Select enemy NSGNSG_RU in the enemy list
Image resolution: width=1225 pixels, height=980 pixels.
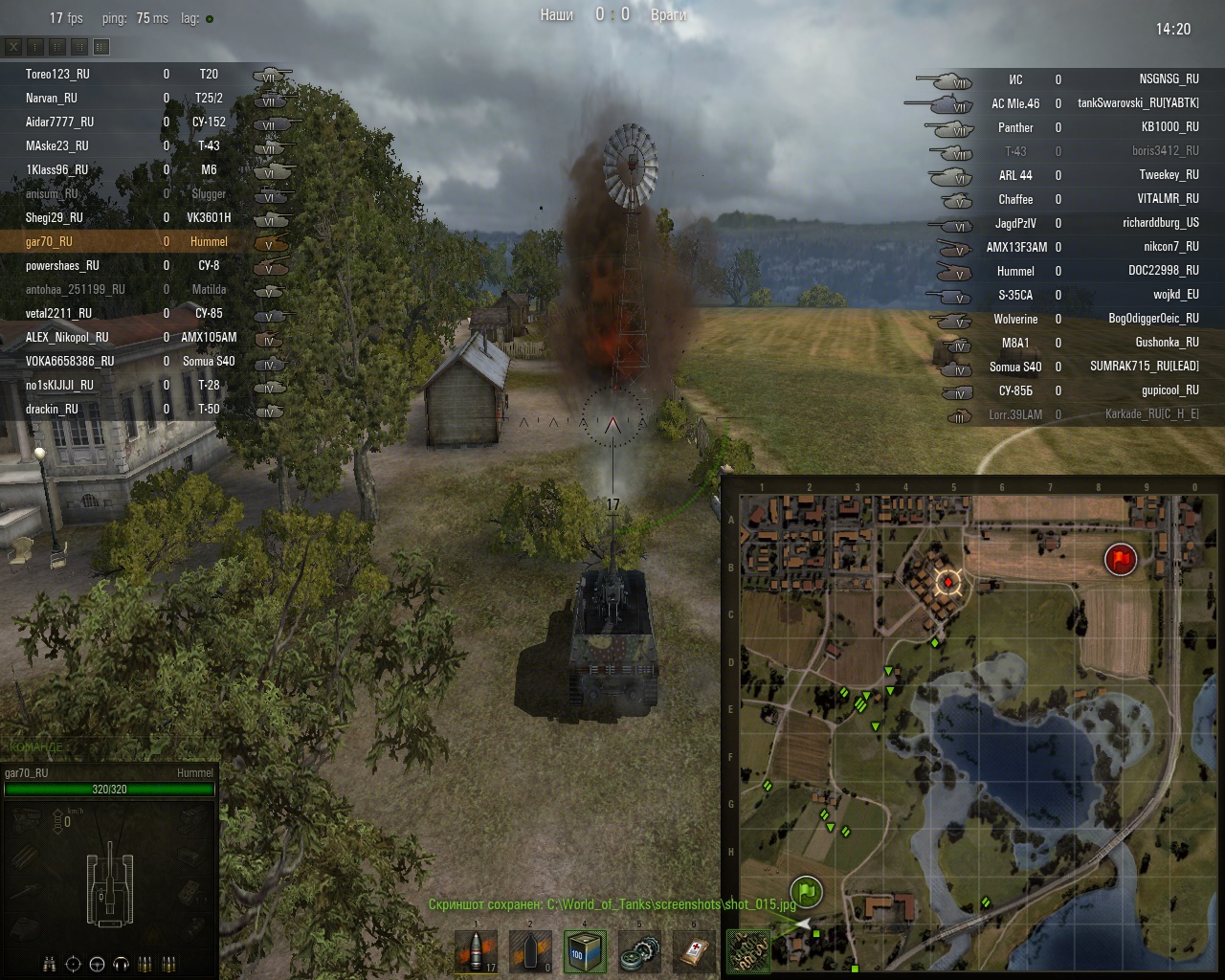1169,79
